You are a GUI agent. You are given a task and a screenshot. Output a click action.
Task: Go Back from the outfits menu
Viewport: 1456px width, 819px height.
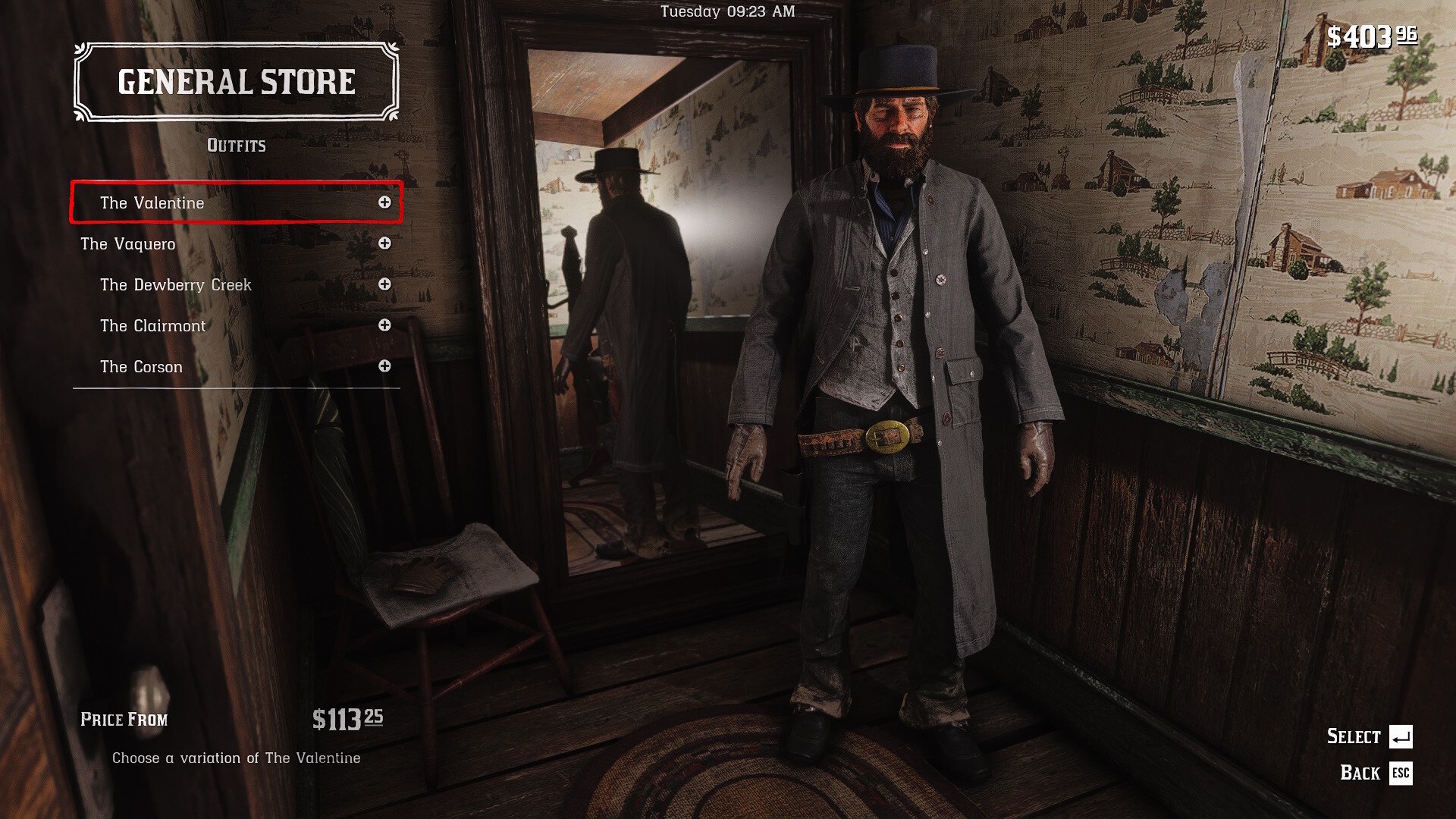[1400, 773]
